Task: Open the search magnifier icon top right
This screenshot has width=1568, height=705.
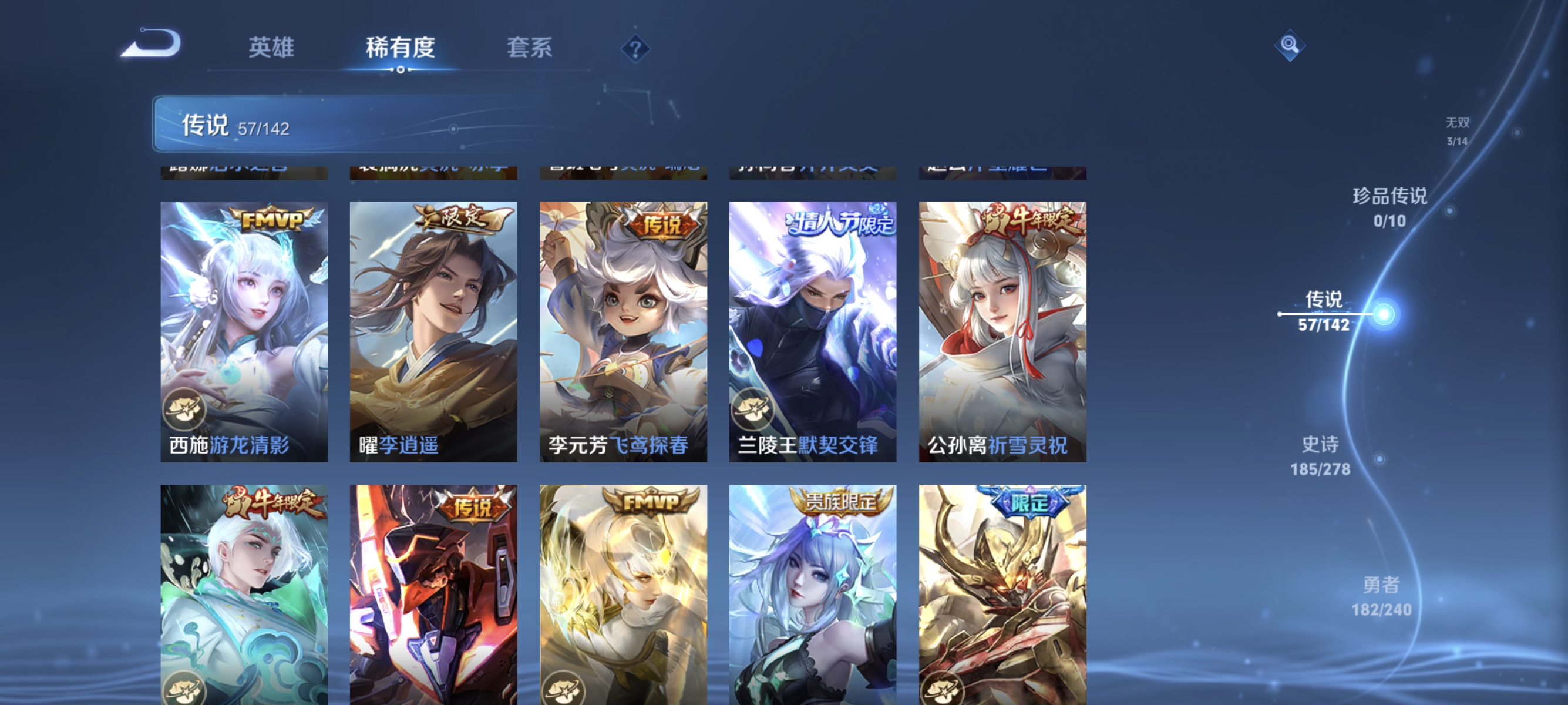Action: coord(1289,45)
